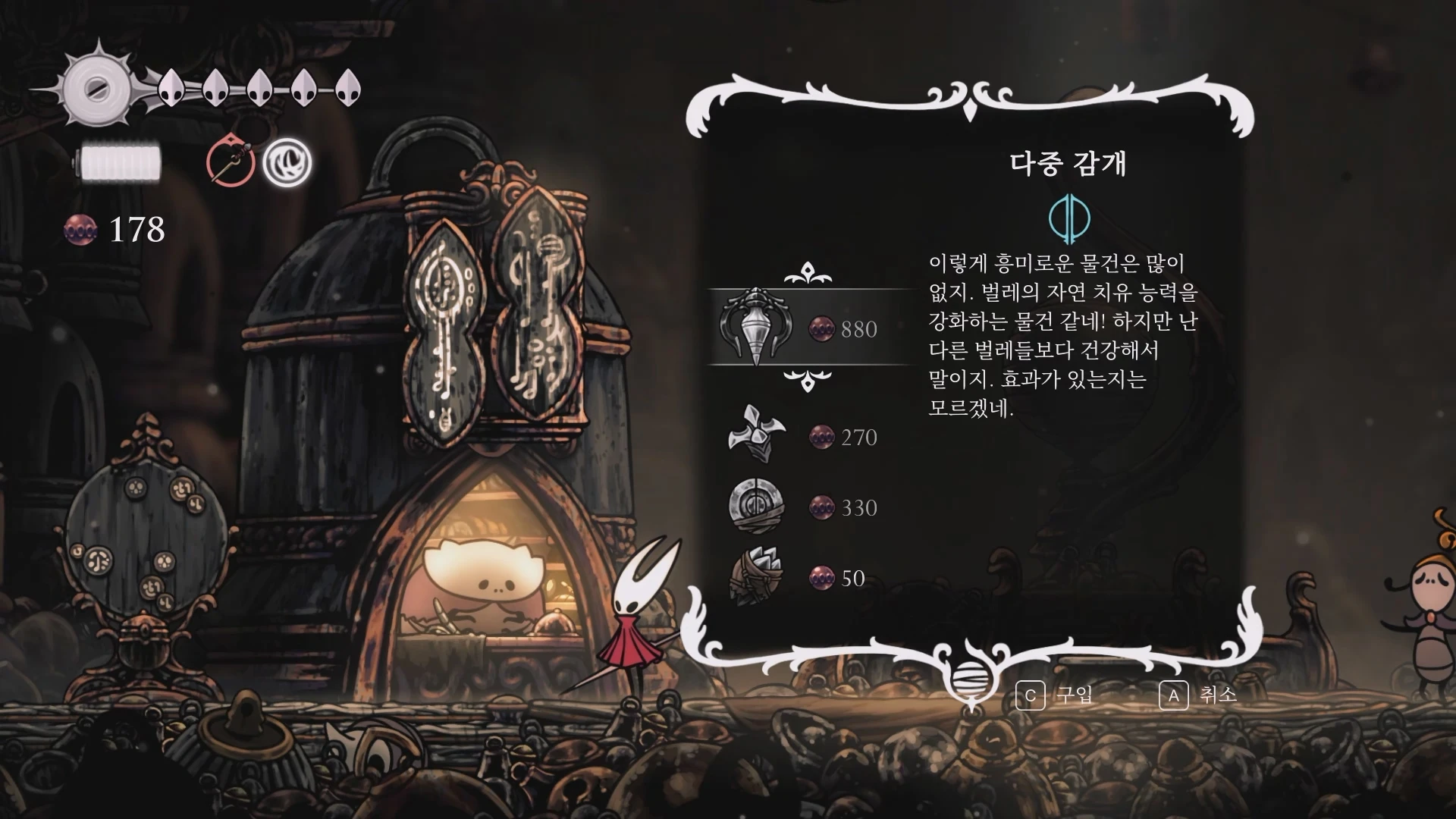Toggle the silk spool indicator
Screen dimensions: 1456x819
click(121, 161)
